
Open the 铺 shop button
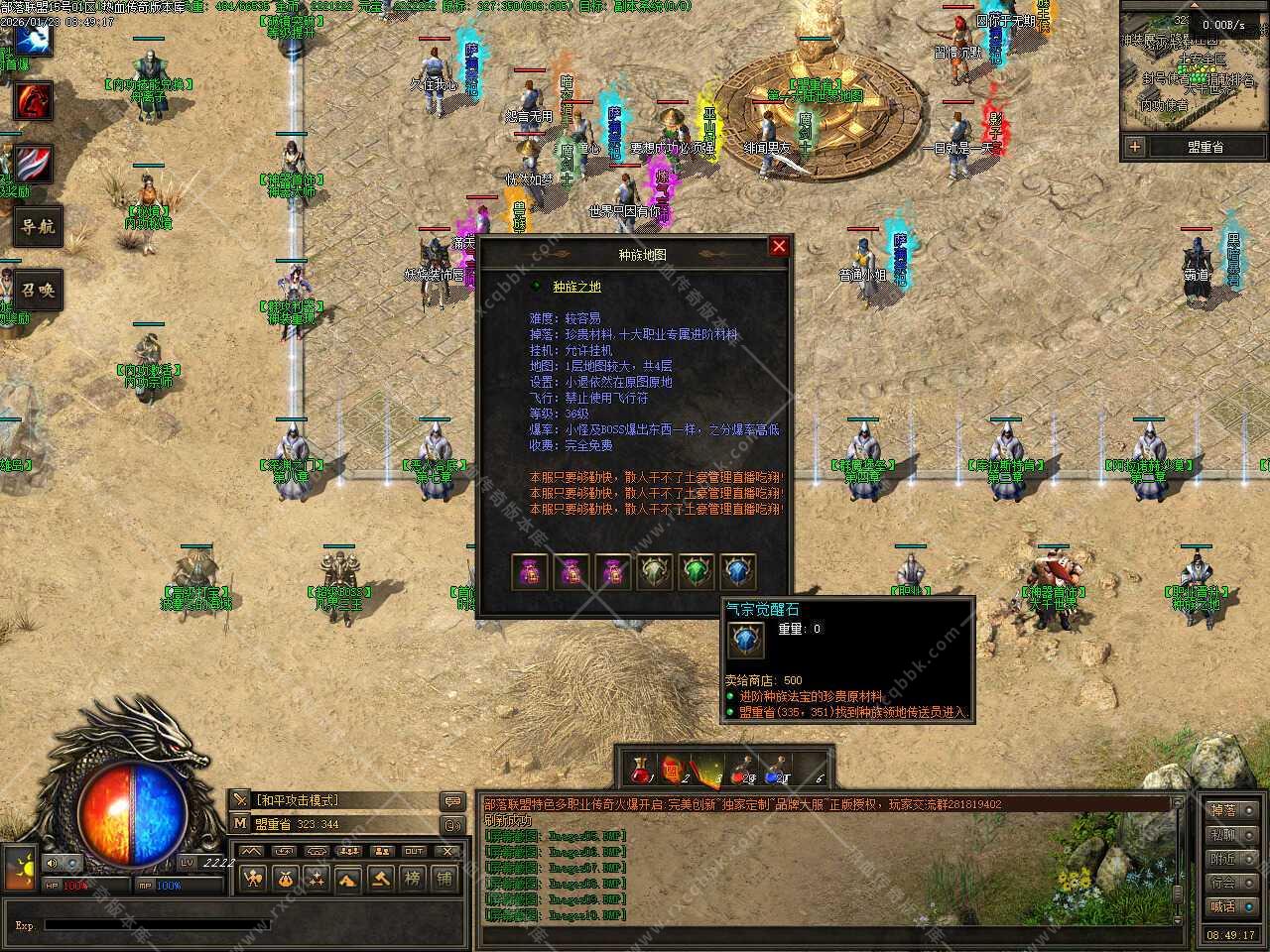click(x=444, y=878)
